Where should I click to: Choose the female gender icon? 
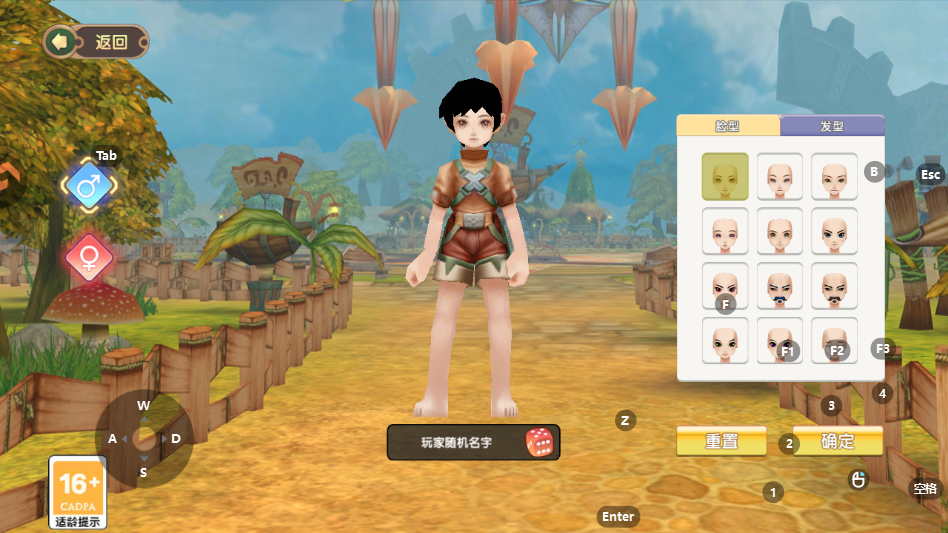[x=89, y=258]
